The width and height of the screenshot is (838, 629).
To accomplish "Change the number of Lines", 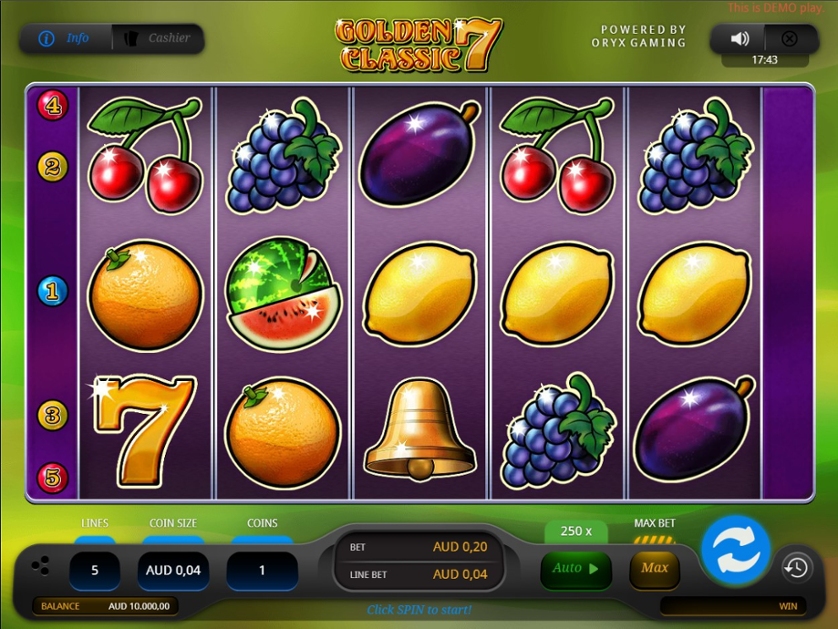I will tap(95, 570).
